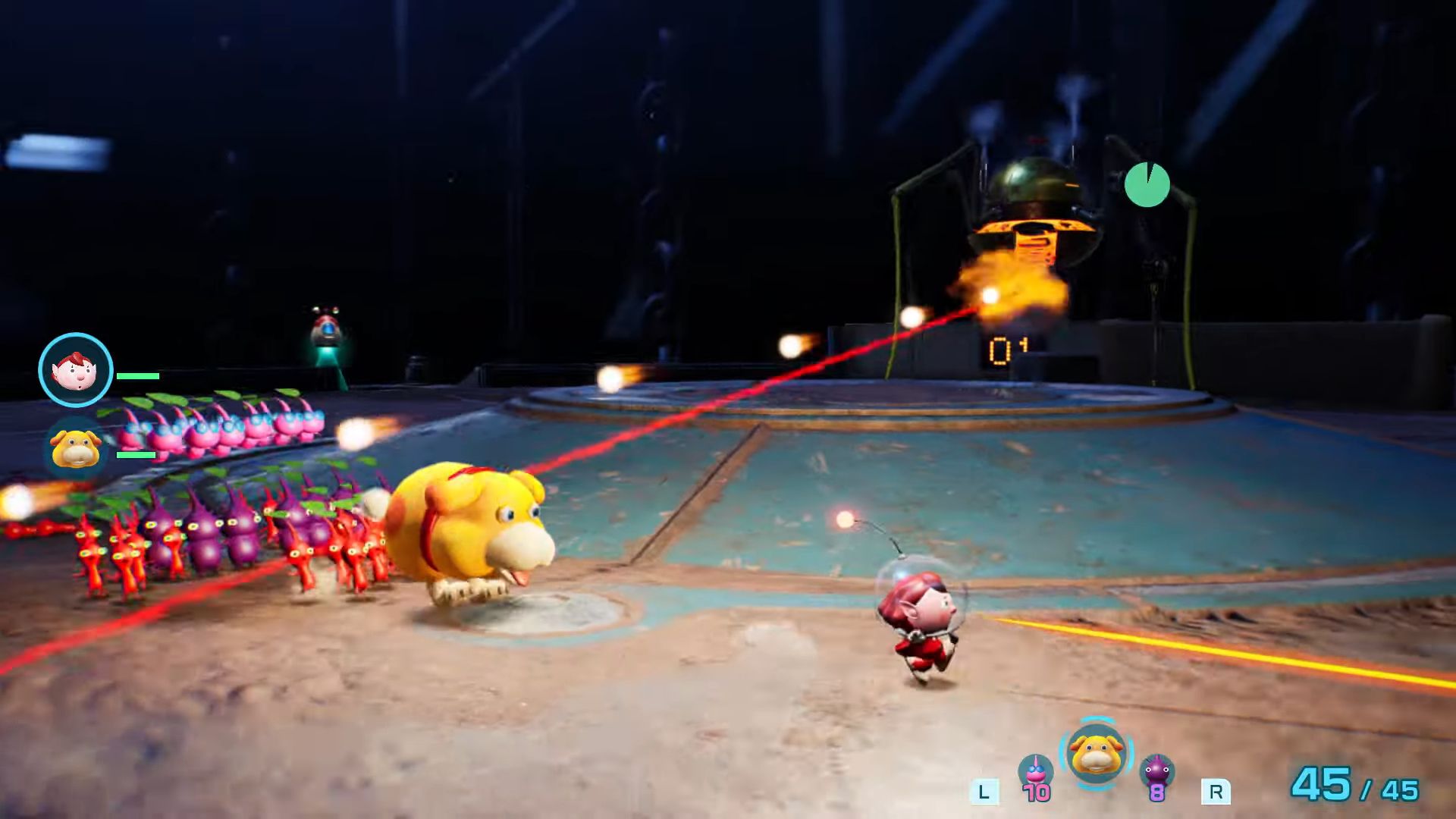This screenshot has height=819, width=1456.
Task: Select the red-haired captain portrait
Action: 76,370
